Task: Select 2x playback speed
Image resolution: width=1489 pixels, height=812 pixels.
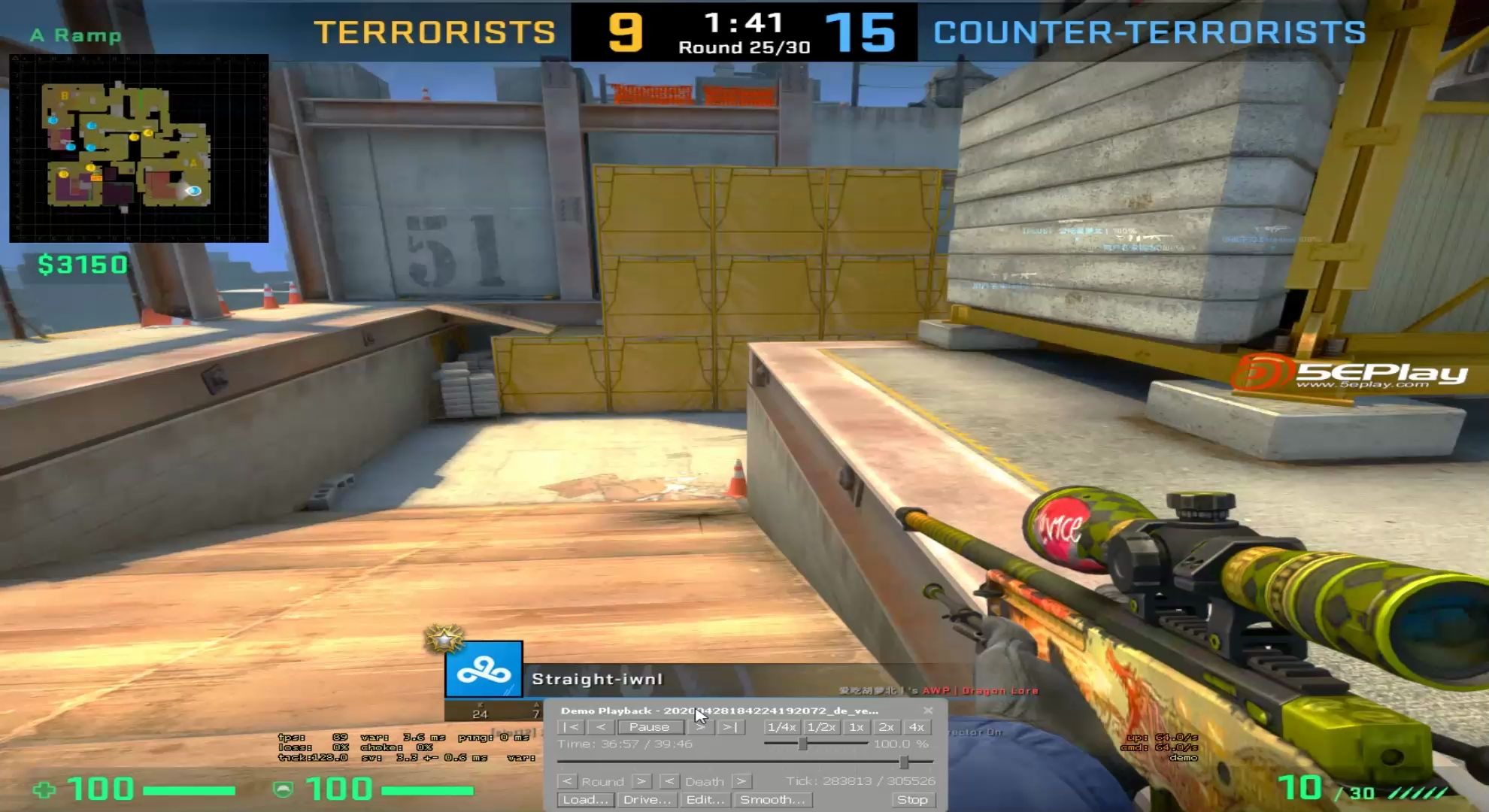Action: (886, 726)
